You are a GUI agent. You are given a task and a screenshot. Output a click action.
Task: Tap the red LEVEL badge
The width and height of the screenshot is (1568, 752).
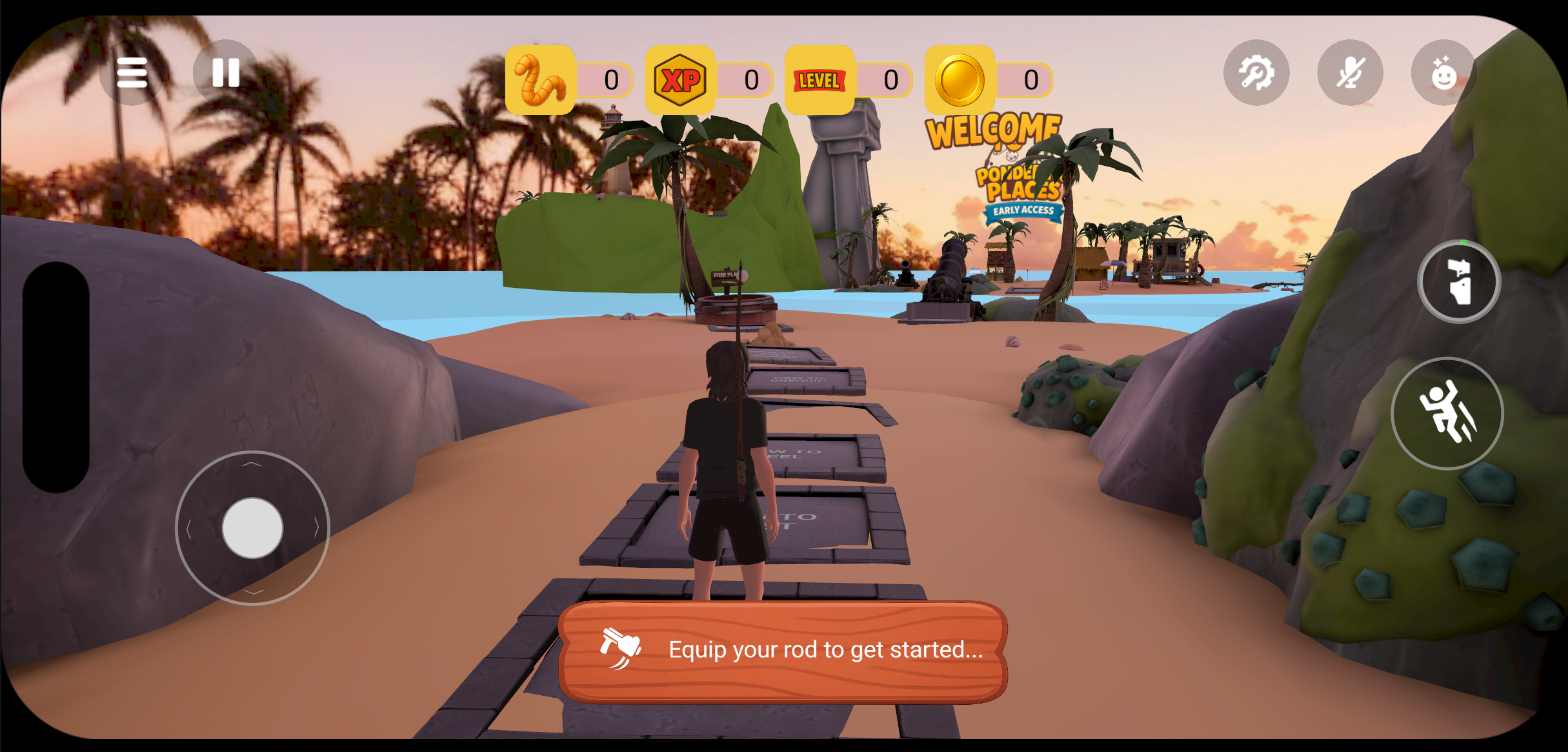click(x=819, y=80)
